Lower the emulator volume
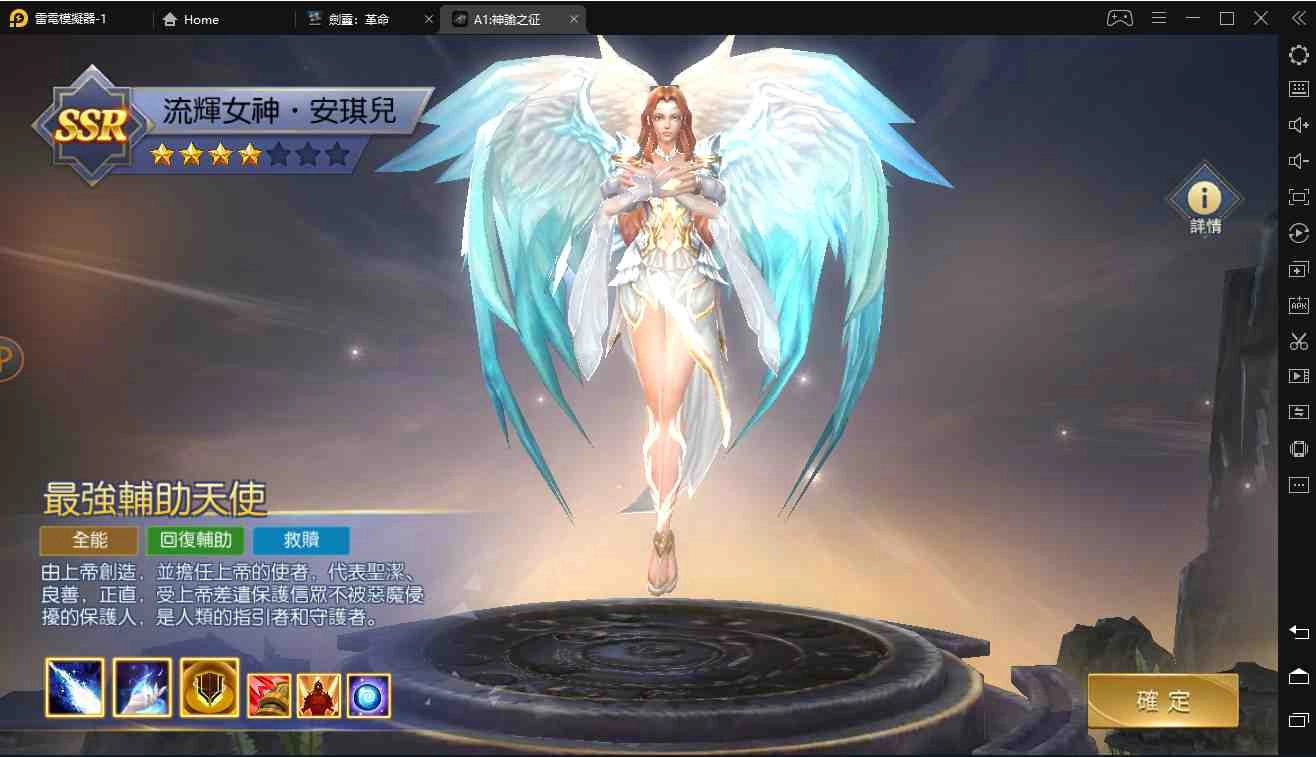Screen dimensions: 1316x757 coord(1297,160)
